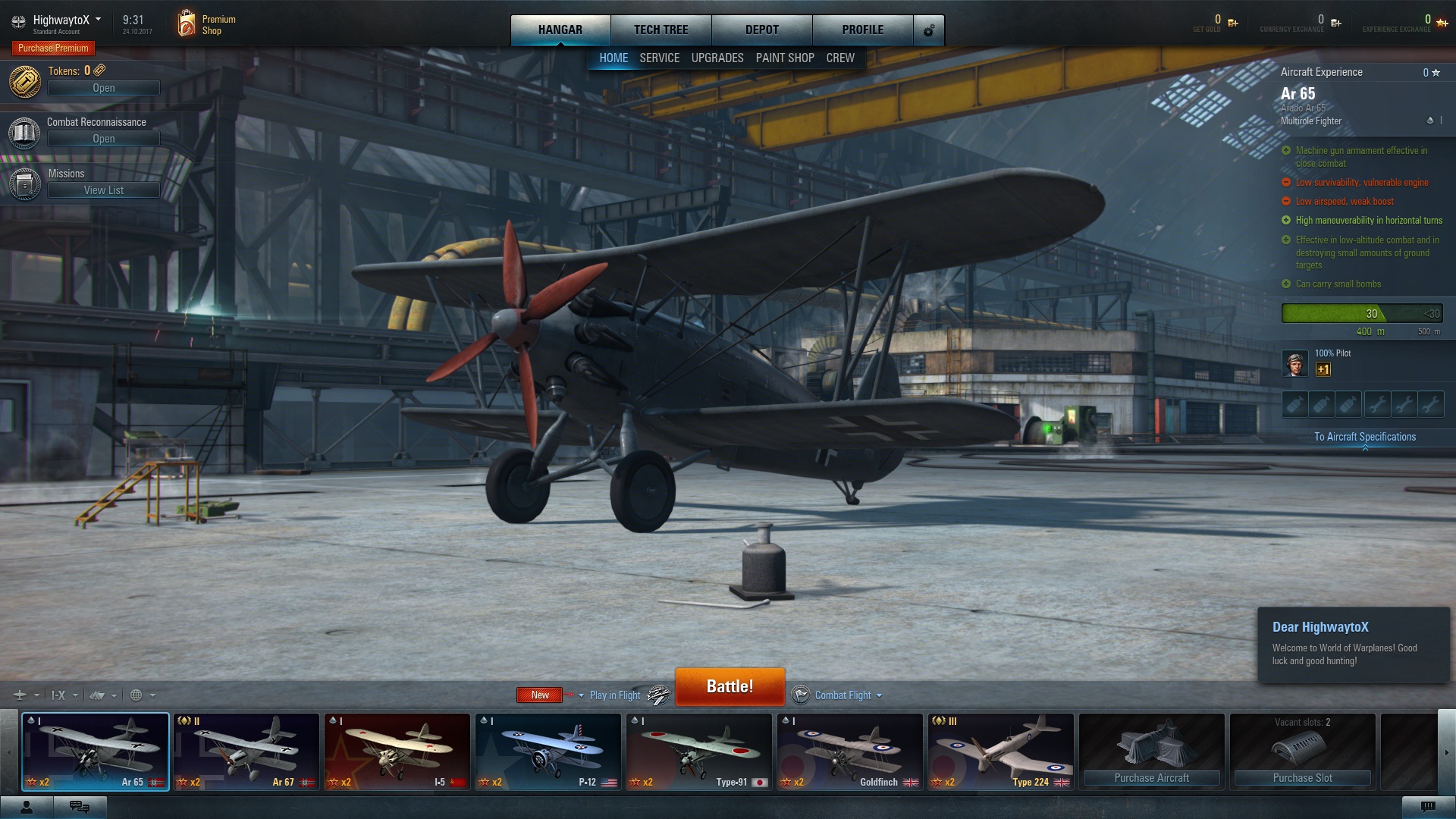Click the Purchase Premium button
Image resolution: width=1456 pixels, height=819 pixels.
coord(53,48)
